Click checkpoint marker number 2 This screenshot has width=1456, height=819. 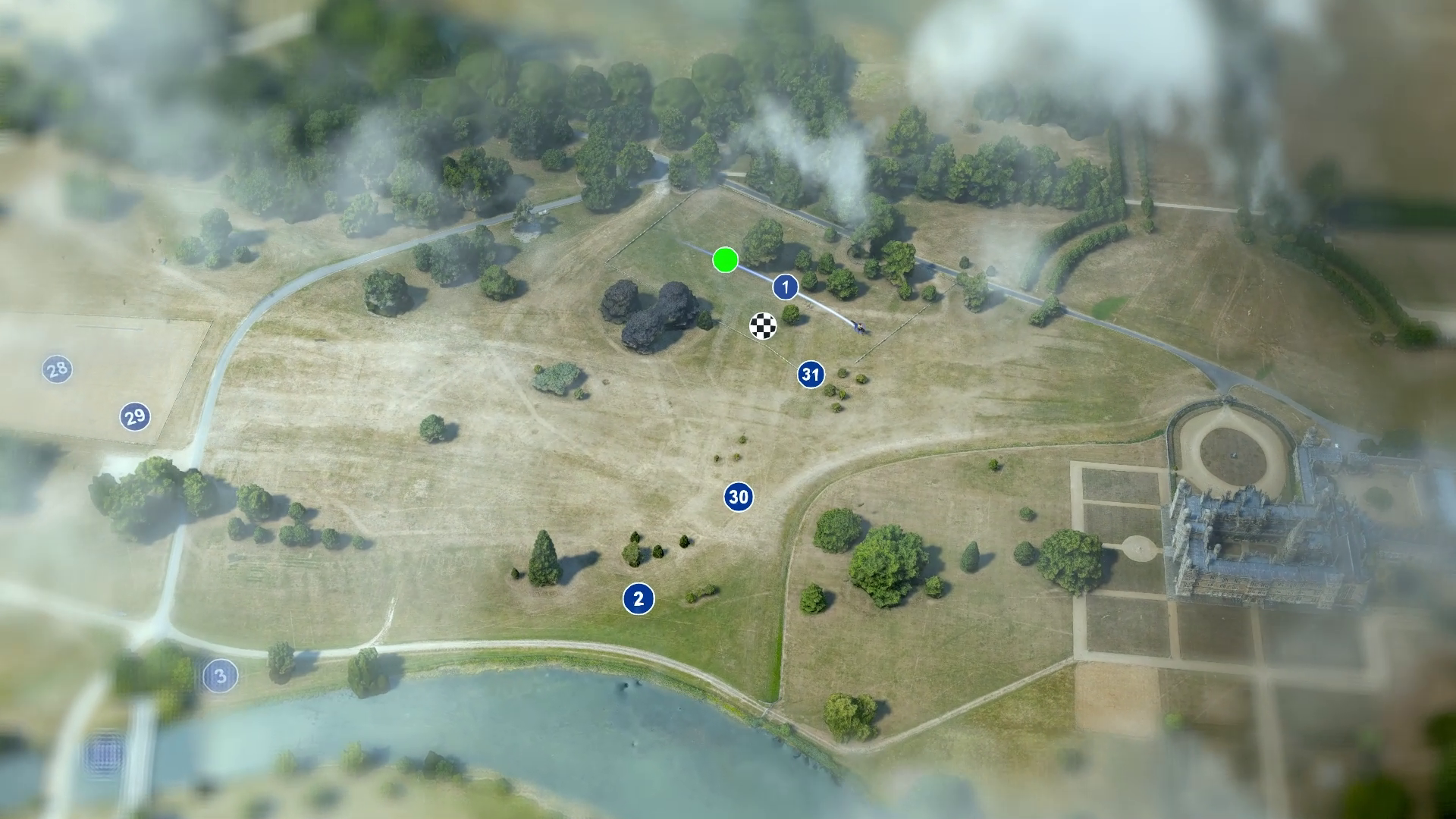click(639, 599)
